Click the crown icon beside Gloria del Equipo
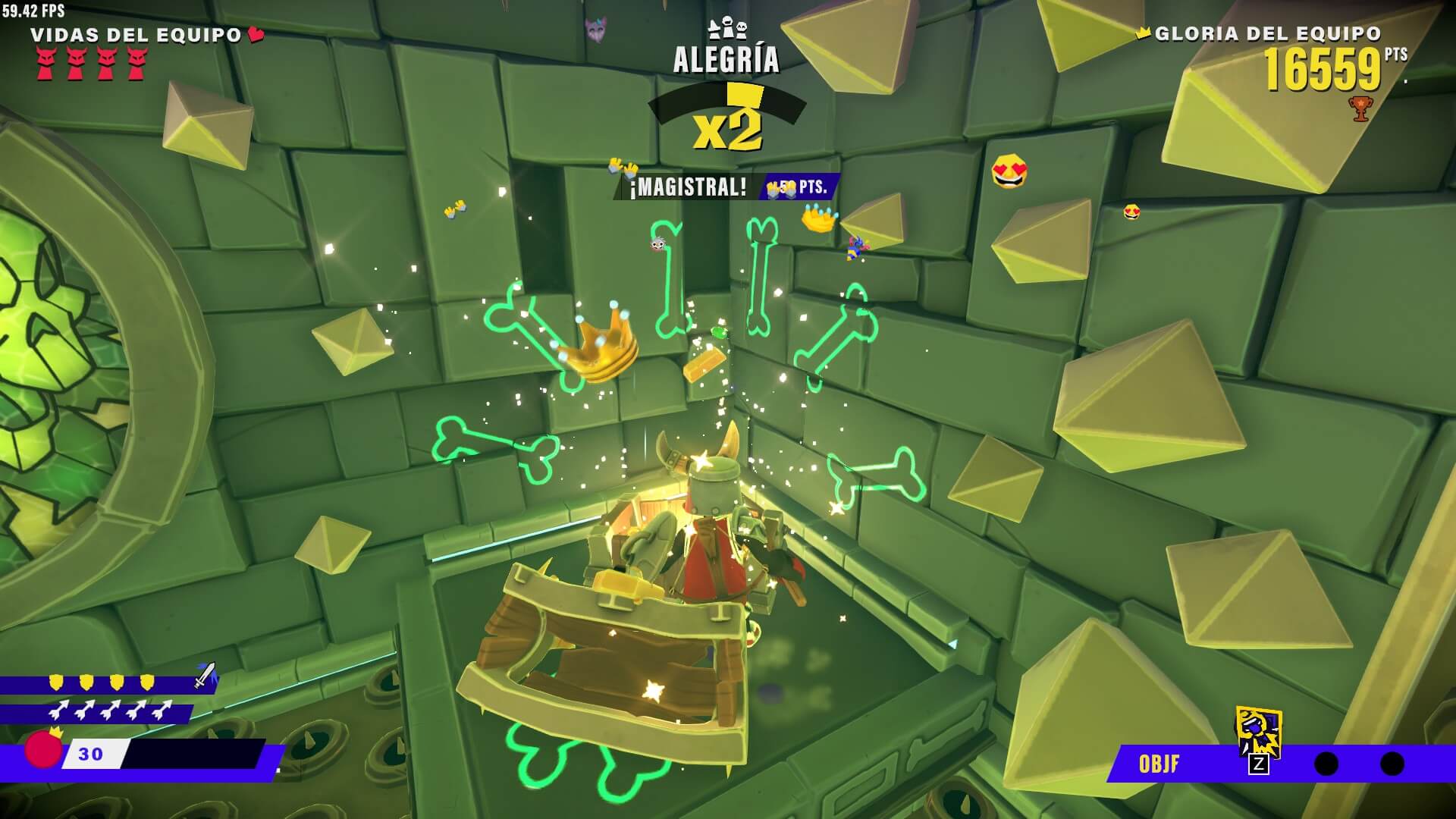The image size is (1456, 819). [1144, 33]
